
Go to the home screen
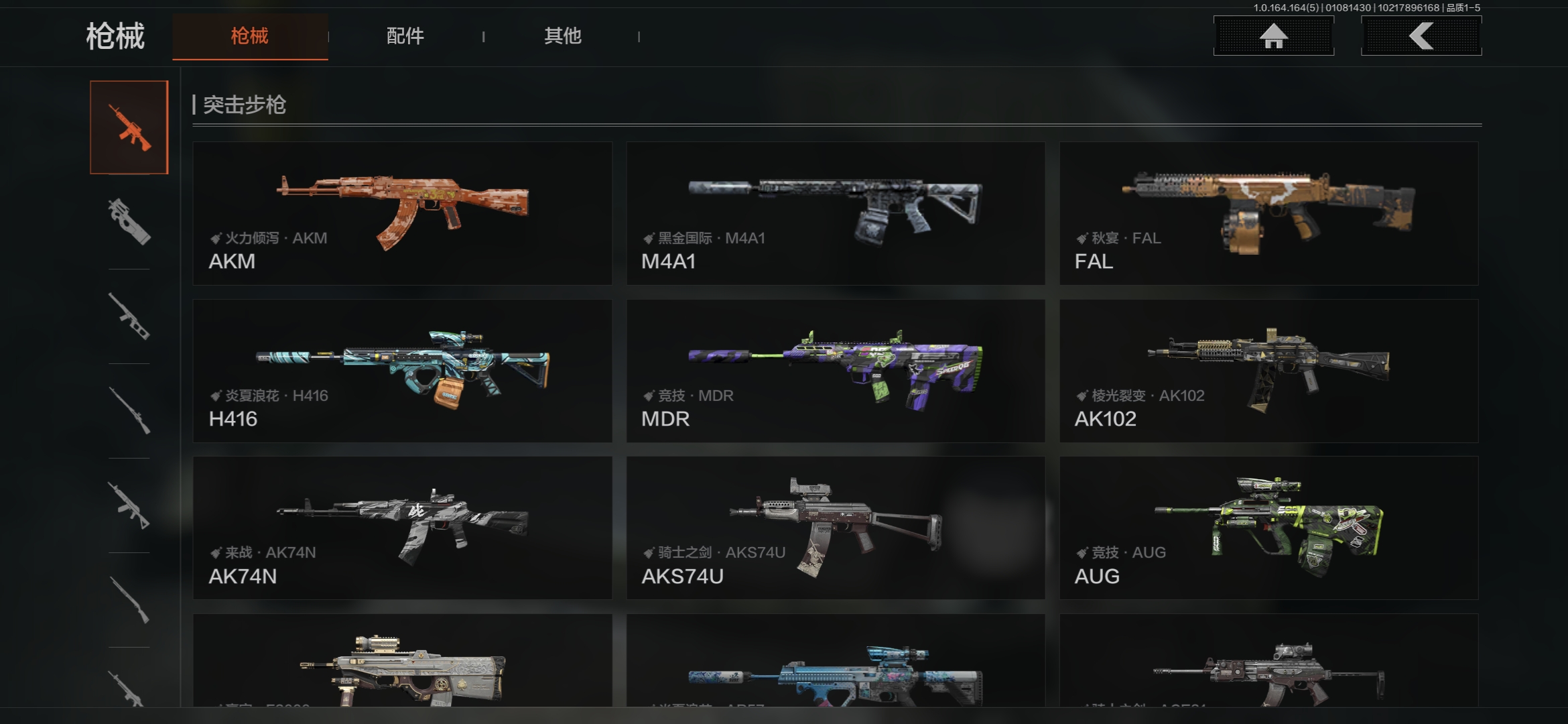1273,36
